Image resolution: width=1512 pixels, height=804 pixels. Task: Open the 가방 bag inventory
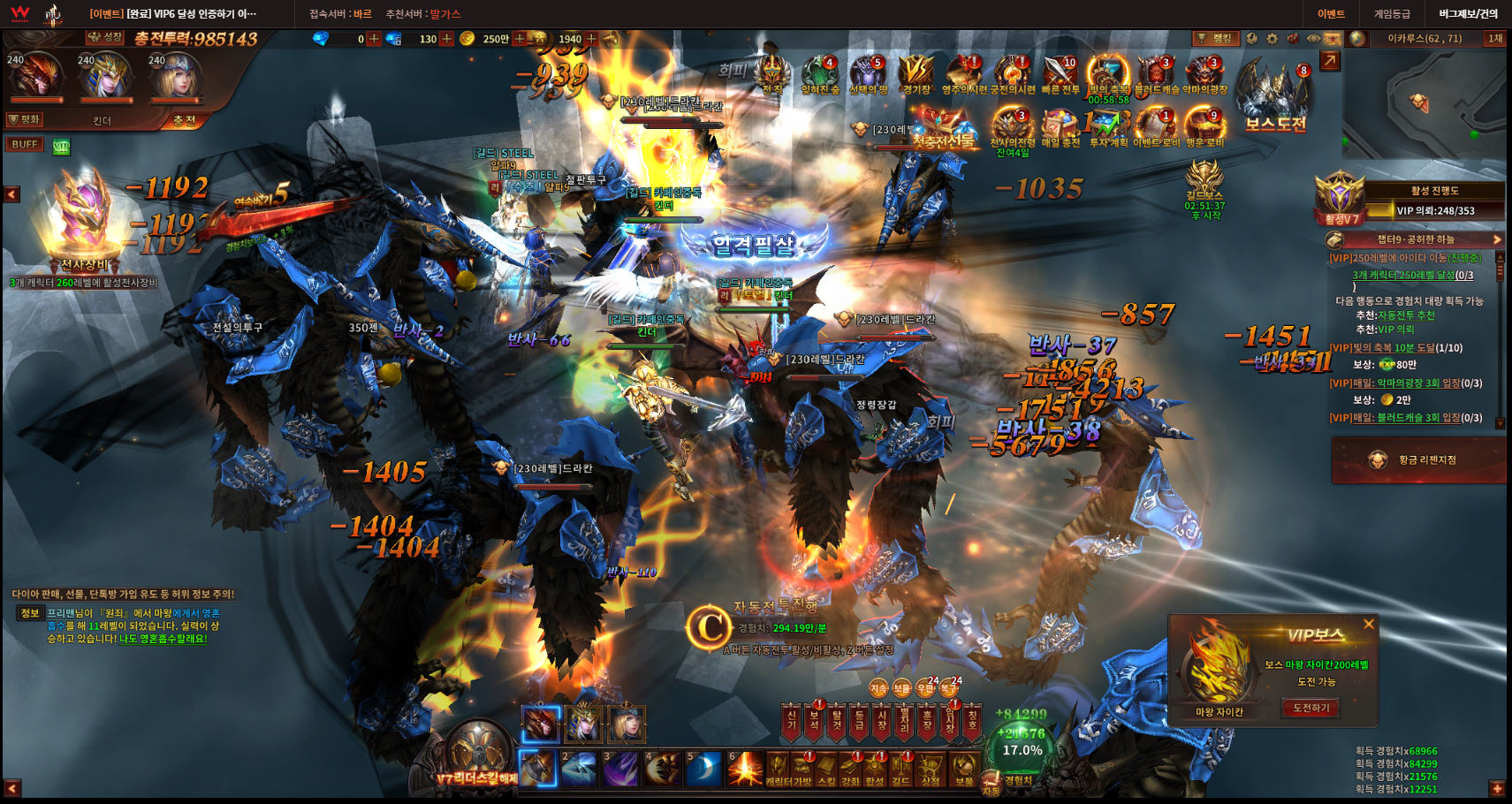(802, 769)
